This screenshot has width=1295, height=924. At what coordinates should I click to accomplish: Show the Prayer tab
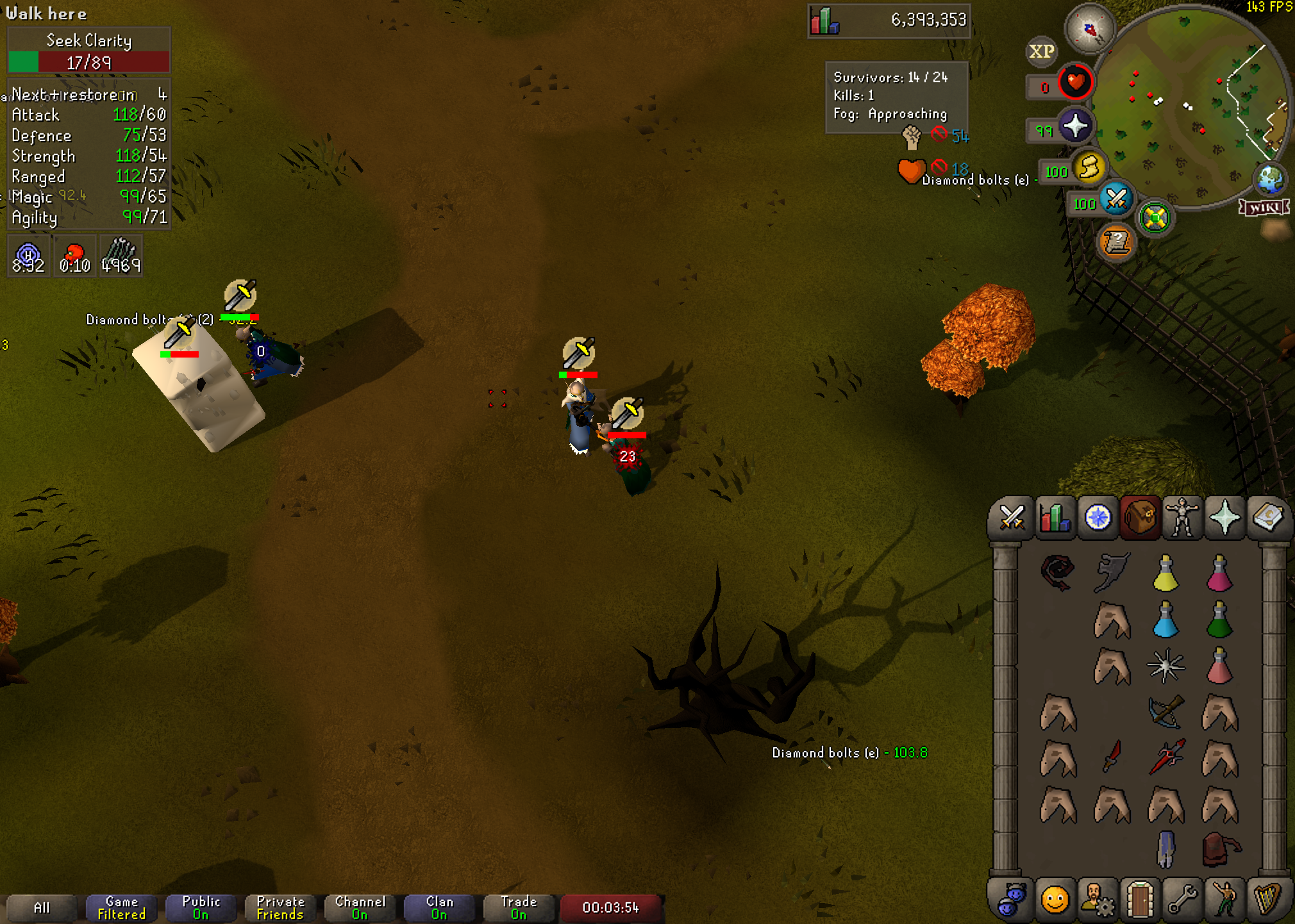coord(1224,517)
